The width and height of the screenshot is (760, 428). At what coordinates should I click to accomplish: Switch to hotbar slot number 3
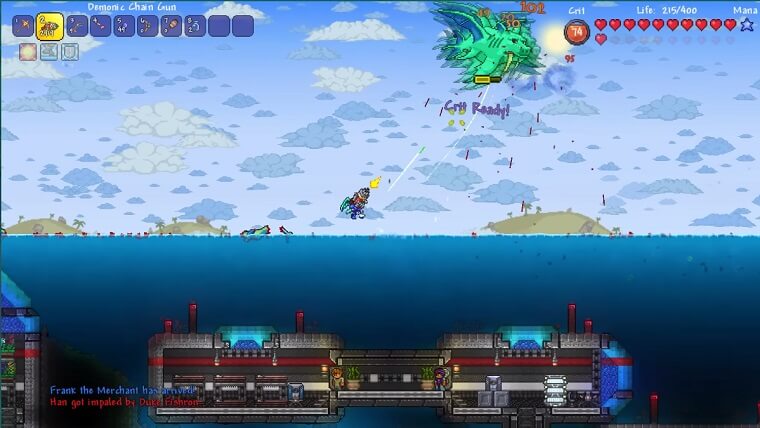tap(75, 27)
